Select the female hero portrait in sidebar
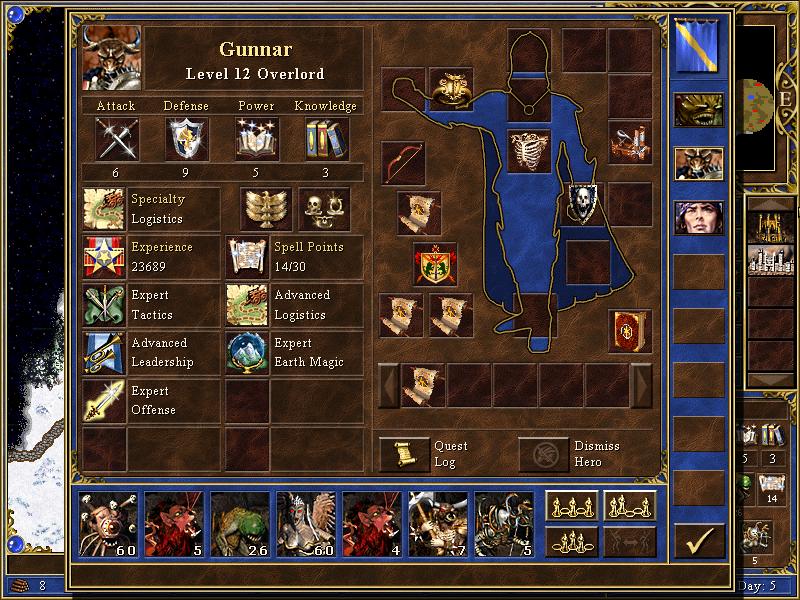This screenshot has width=800, height=600. (699, 217)
